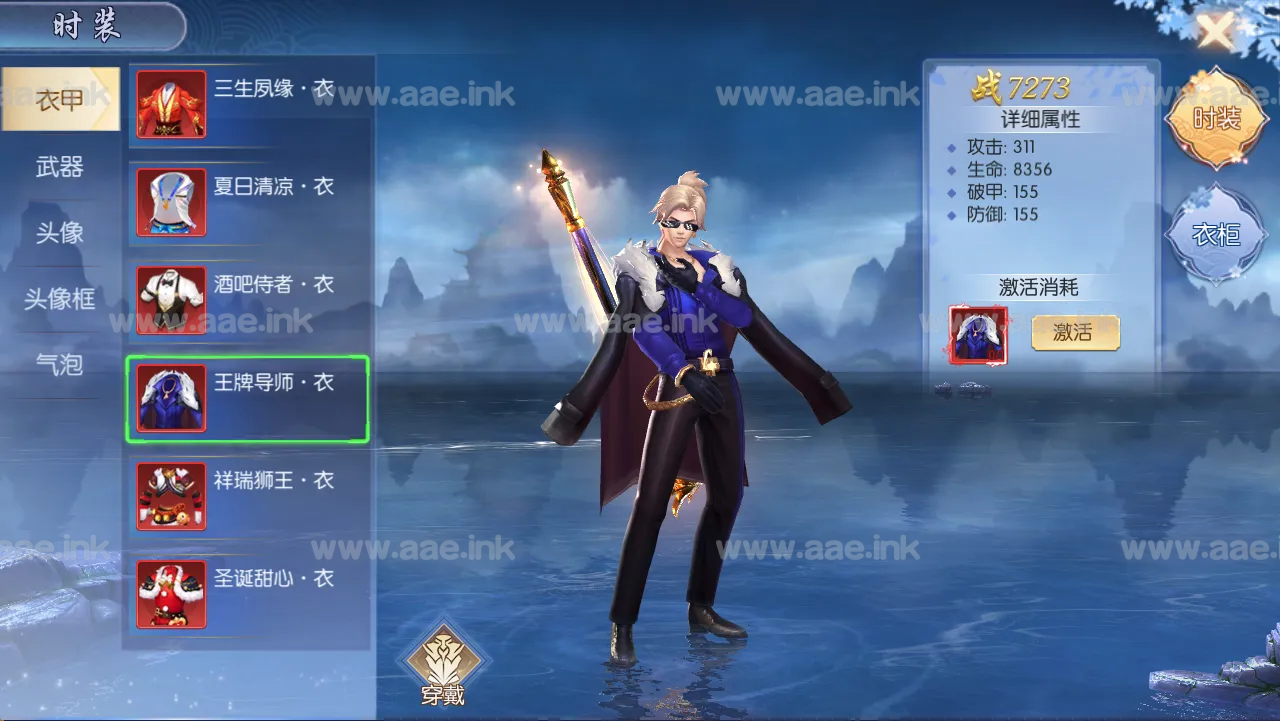Screen dimensions: 1280x721
Task: Select the 三生凤缘·衣 outfit
Action: (248, 104)
